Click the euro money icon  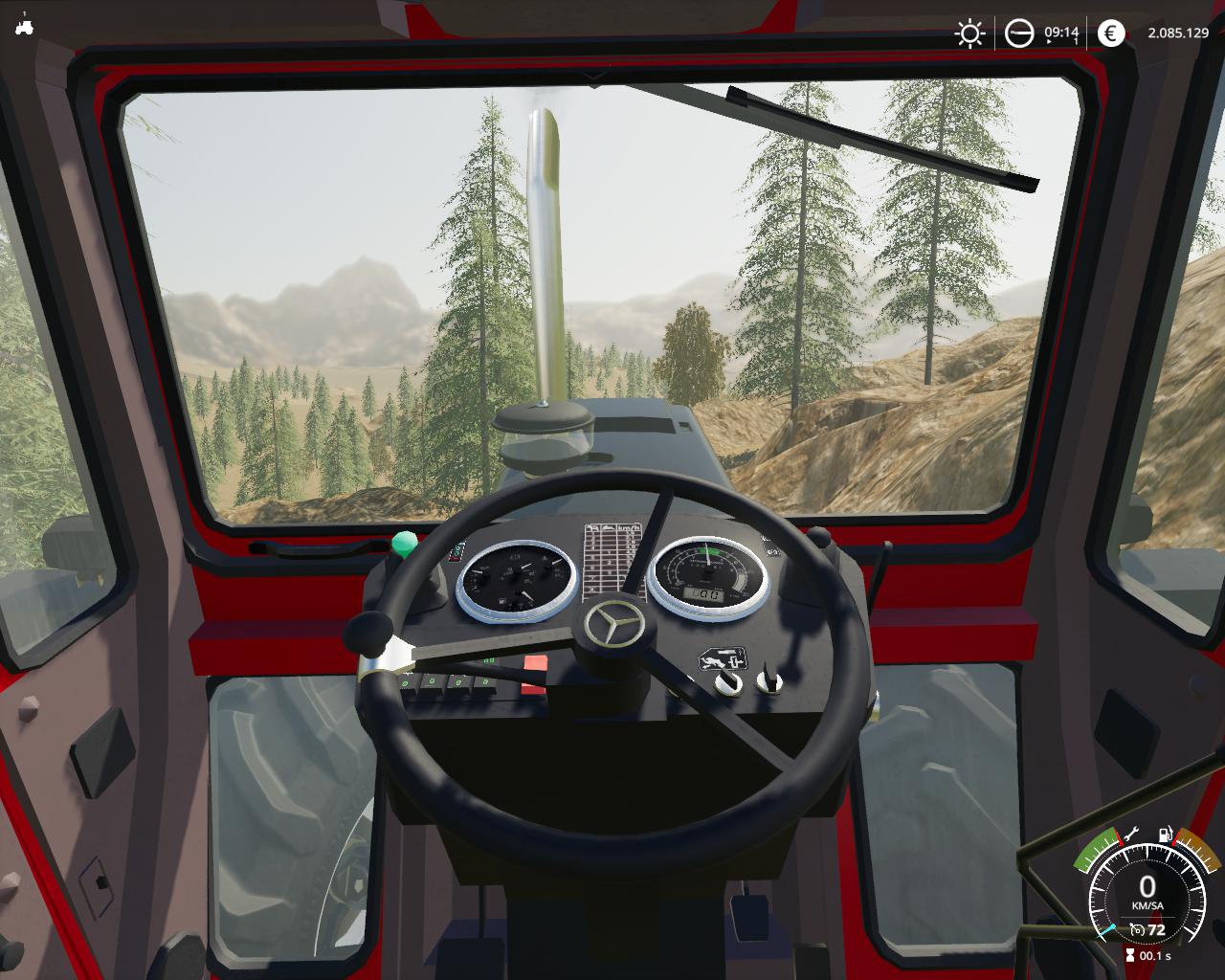(x=1111, y=34)
